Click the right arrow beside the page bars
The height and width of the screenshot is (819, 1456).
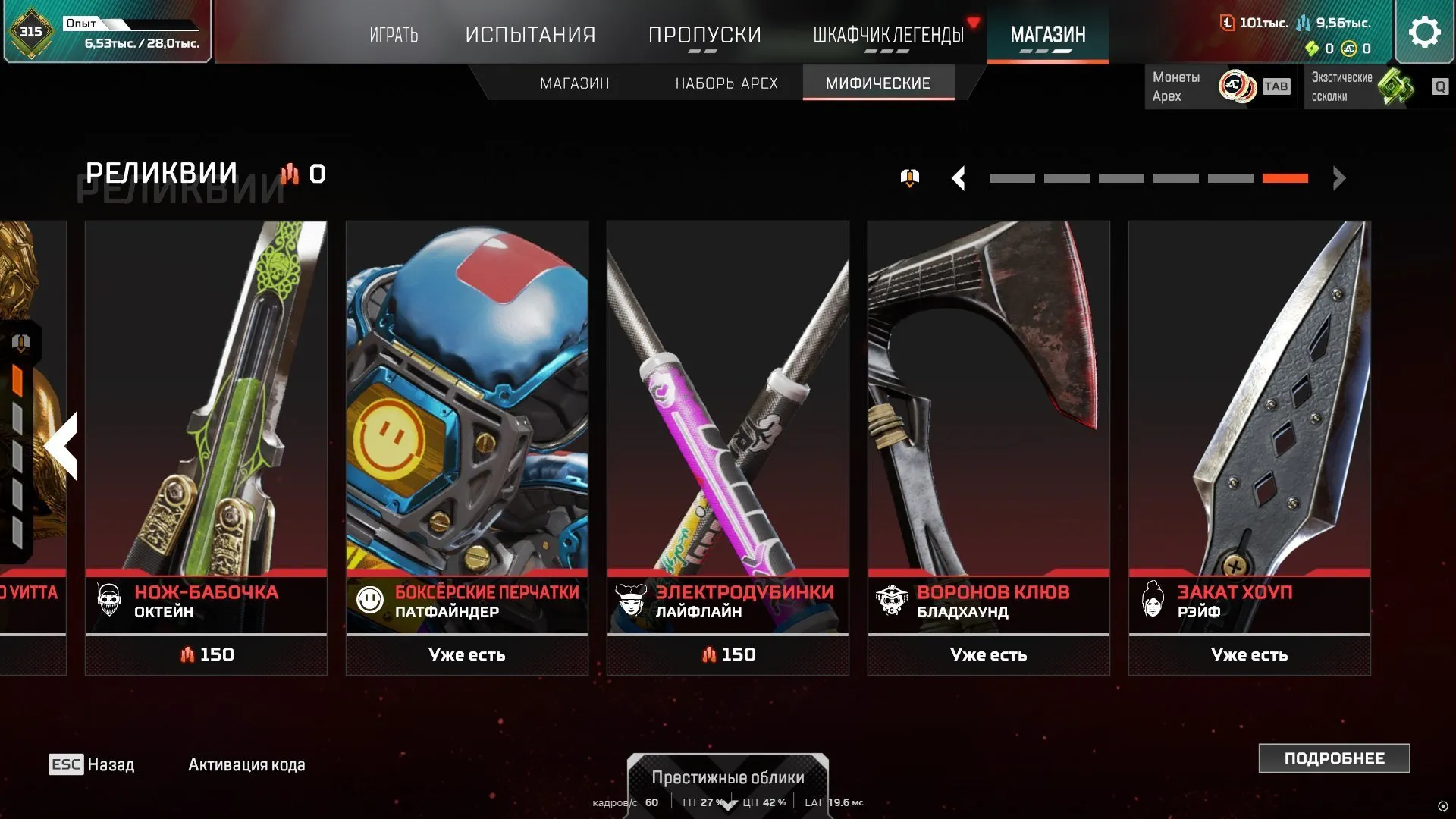point(1338,179)
